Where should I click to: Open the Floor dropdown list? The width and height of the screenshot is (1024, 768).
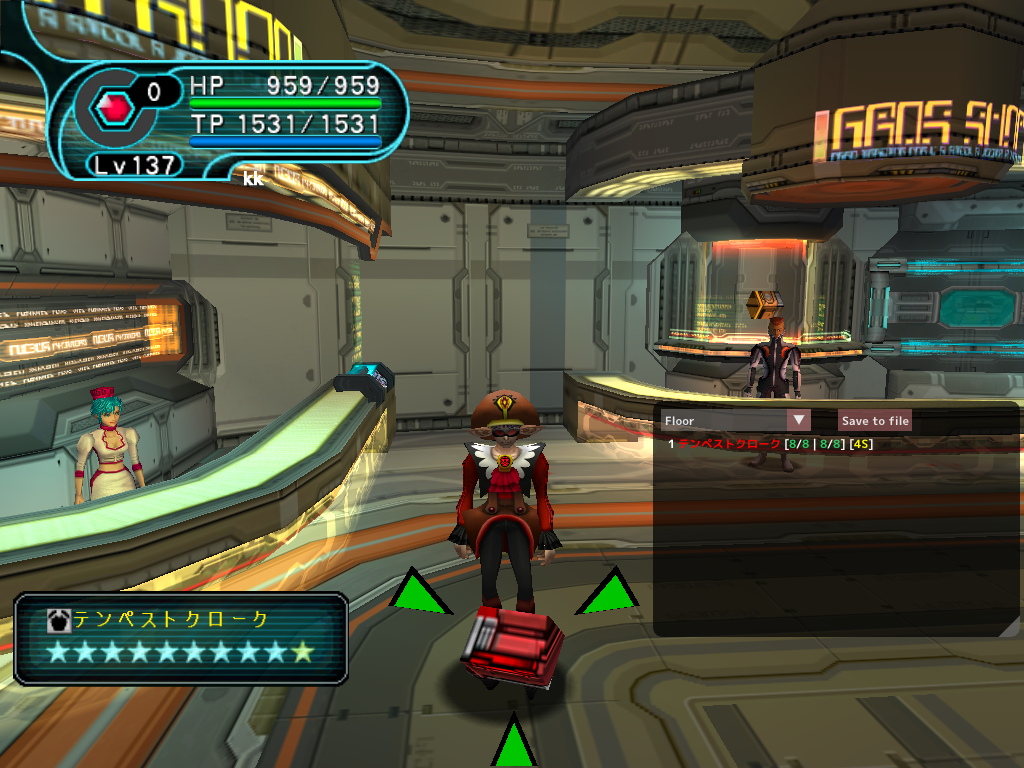click(x=798, y=421)
